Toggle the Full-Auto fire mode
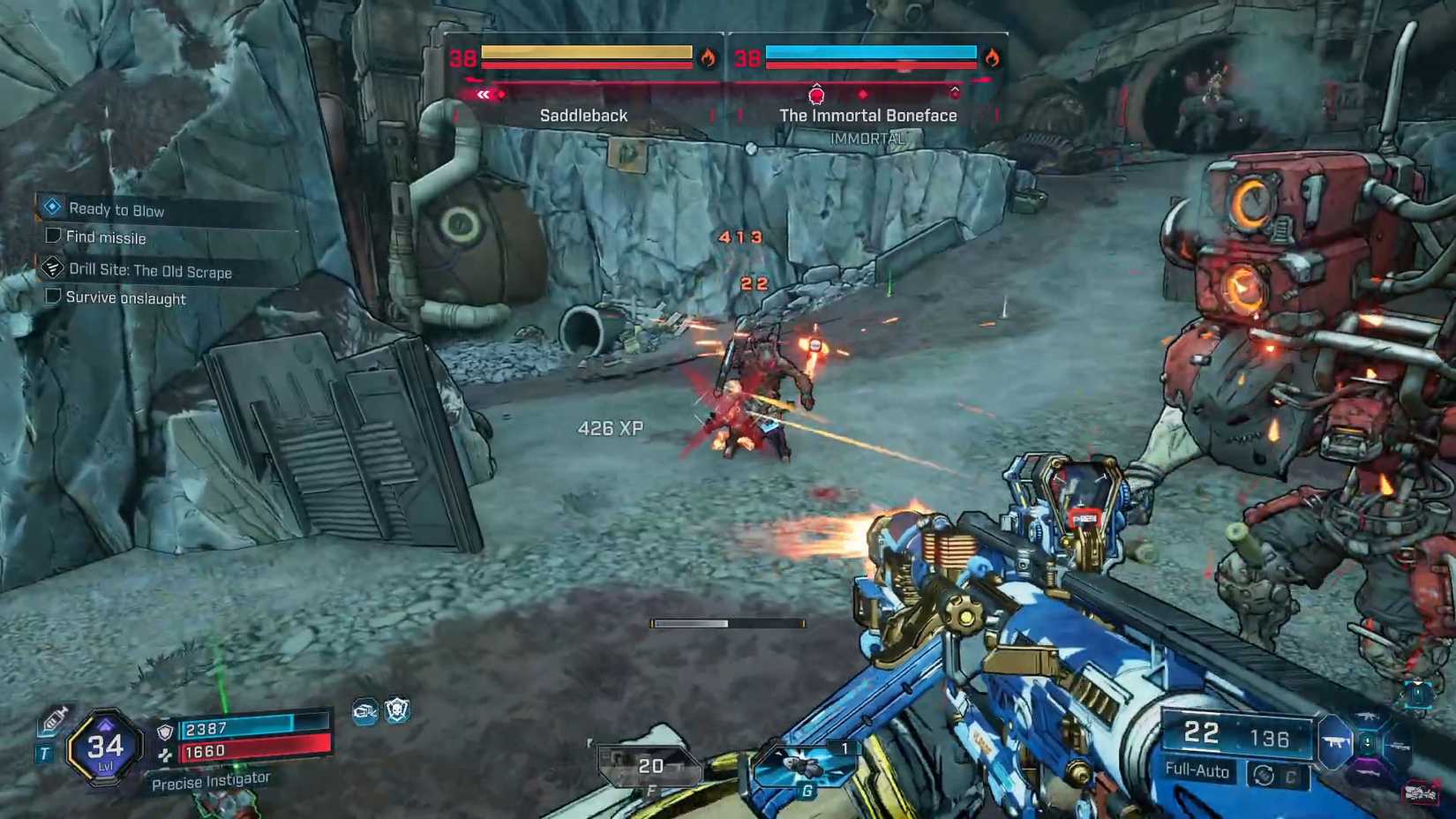This screenshot has height=819, width=1456. coord(1199,771)
